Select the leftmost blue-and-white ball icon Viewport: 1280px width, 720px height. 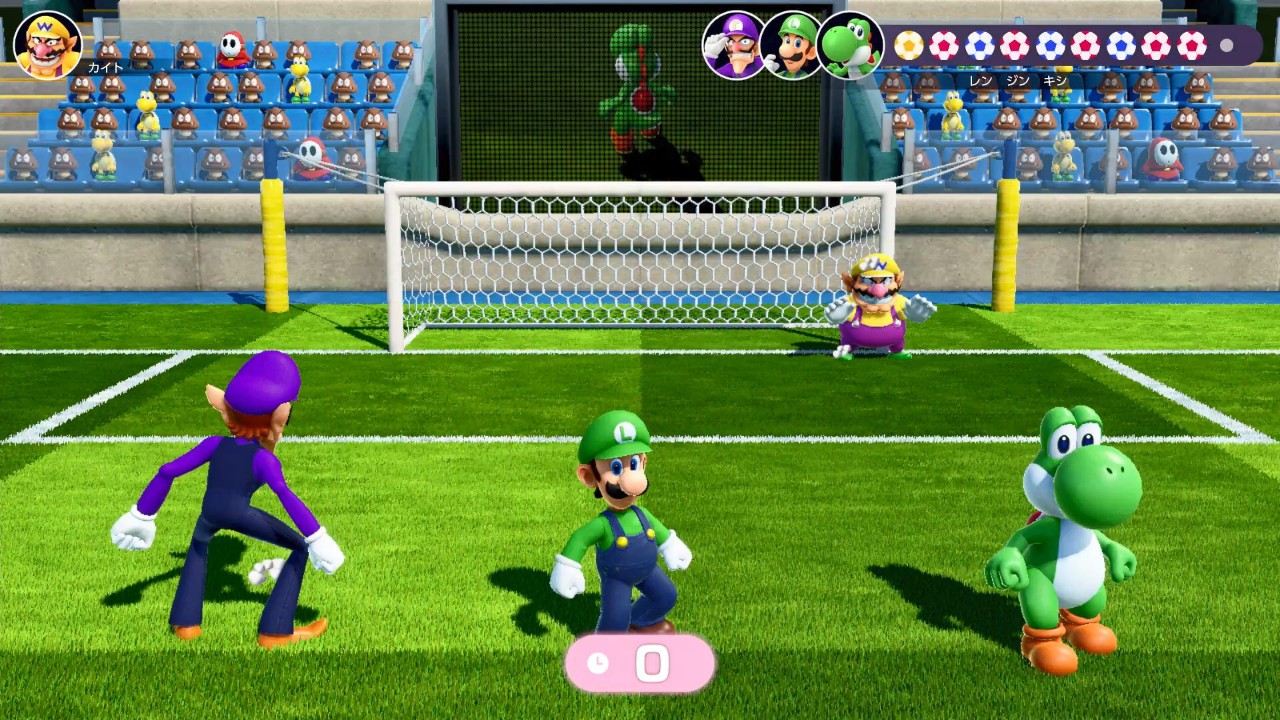(x=980, y=45)
